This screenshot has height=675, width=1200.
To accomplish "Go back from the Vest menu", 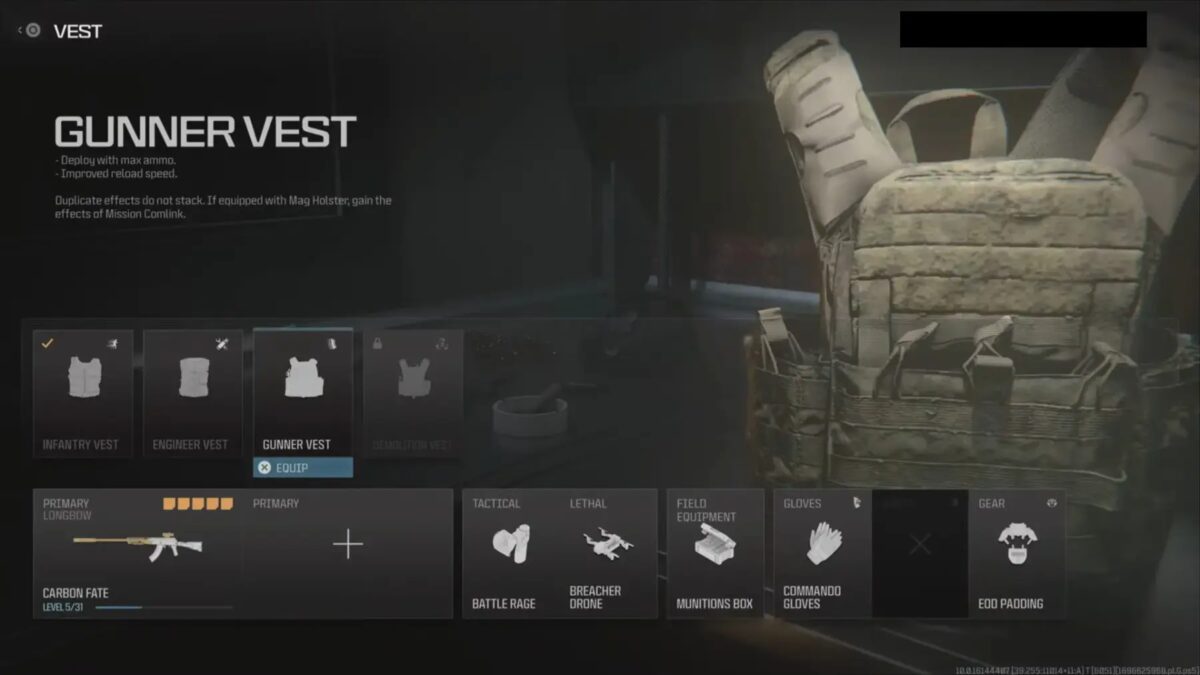I will [30, 31].
